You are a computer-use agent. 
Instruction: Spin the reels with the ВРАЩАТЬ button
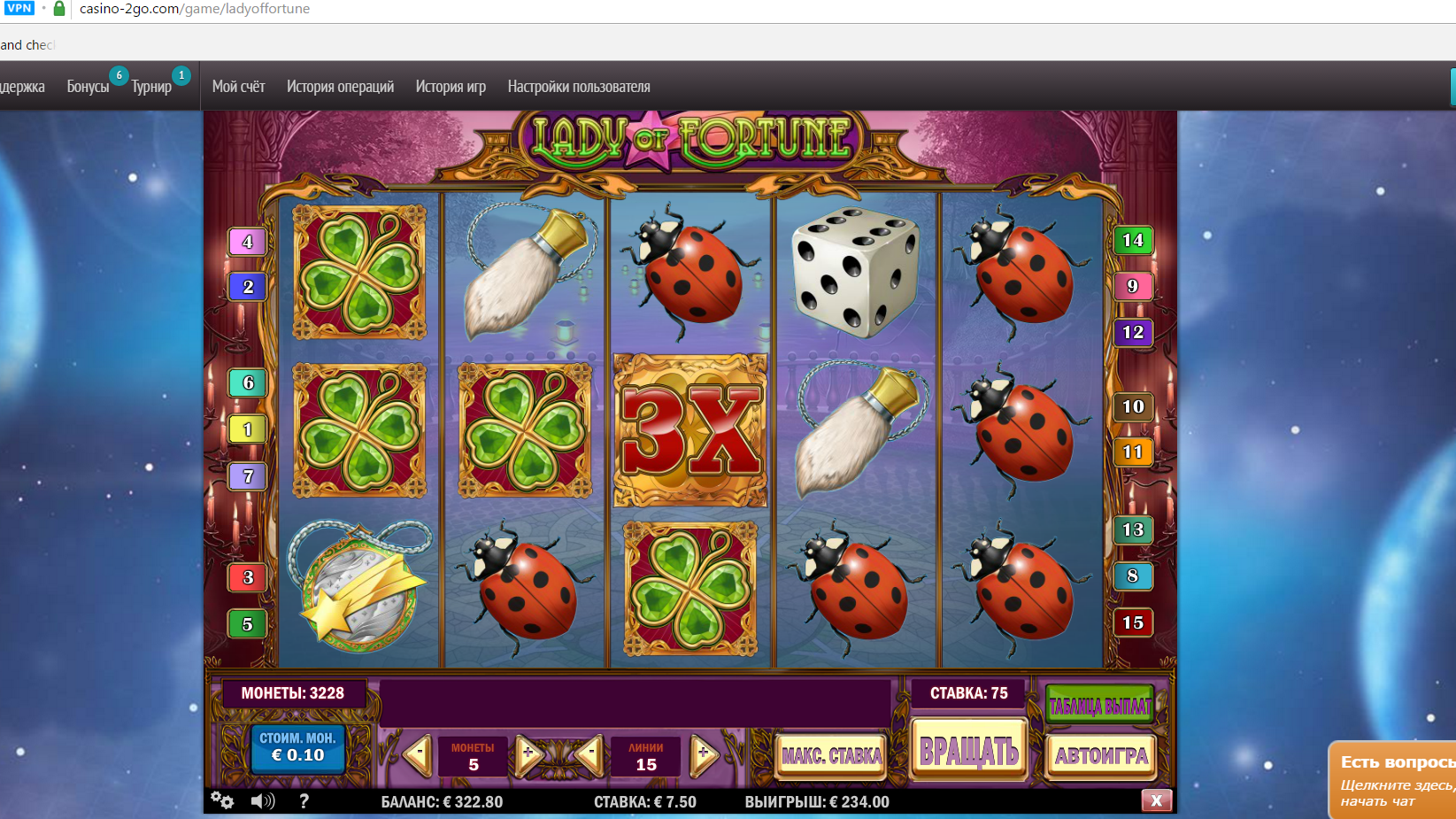pos(969,752)
